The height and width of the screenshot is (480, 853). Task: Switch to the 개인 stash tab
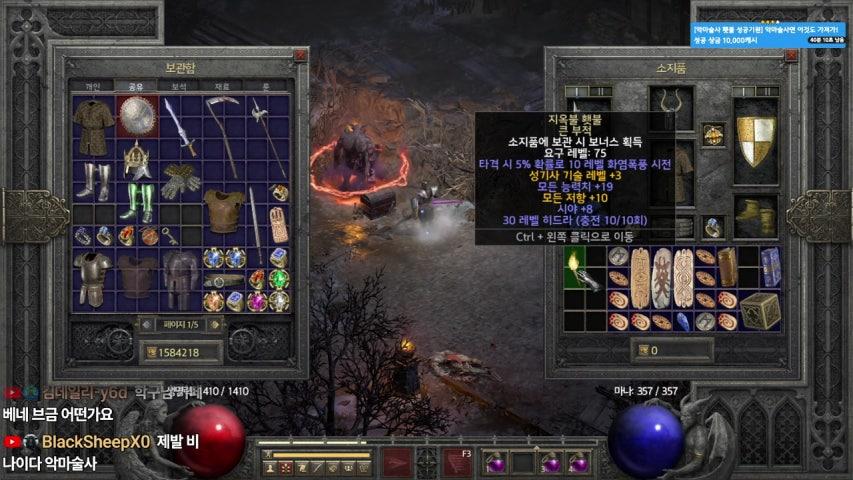point(92,86)
